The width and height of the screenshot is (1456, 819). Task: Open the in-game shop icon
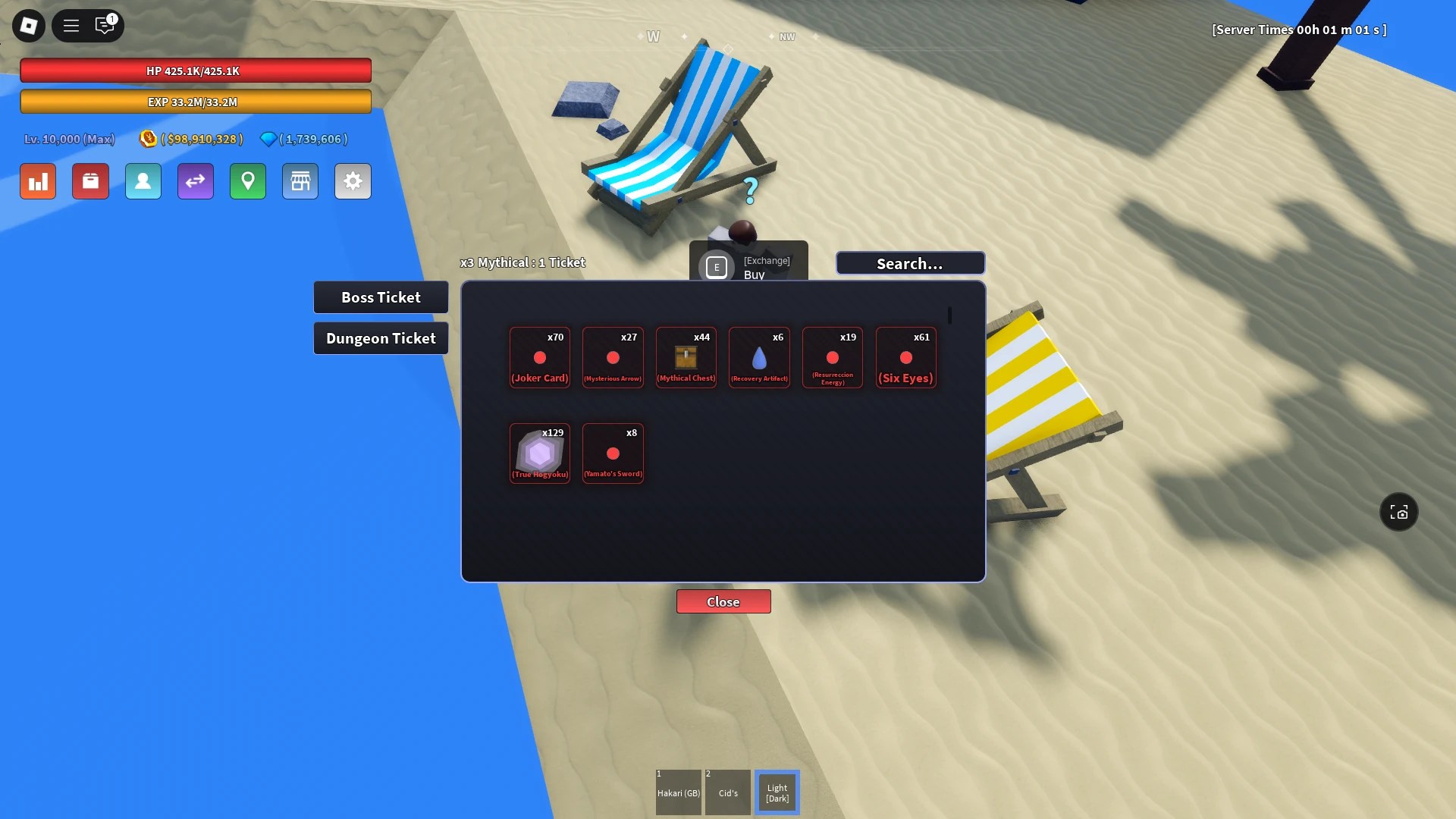click(x=300, y=181)
